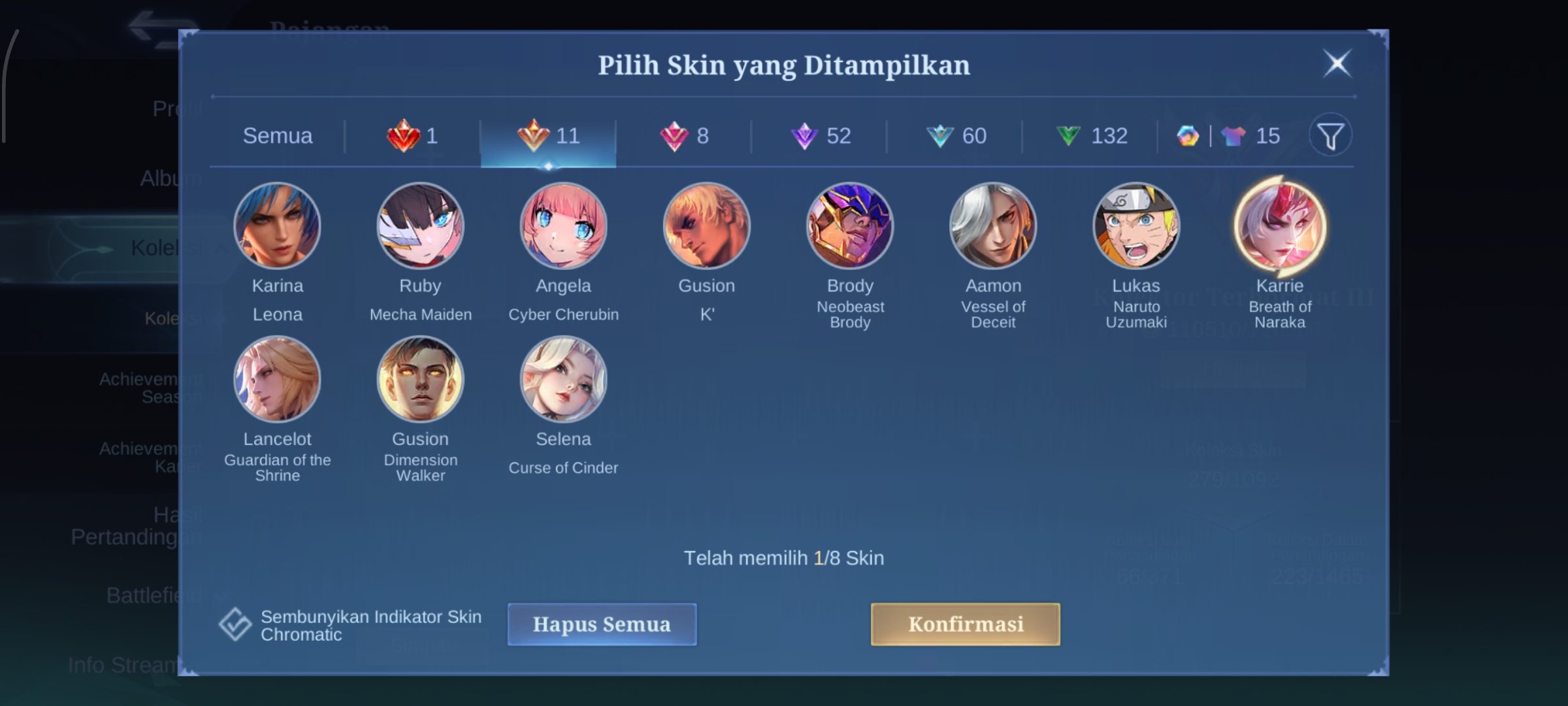Open the skin filter funnel button
The height and width of the screenshot is (706, 1568).
(x=1330, y=136)
